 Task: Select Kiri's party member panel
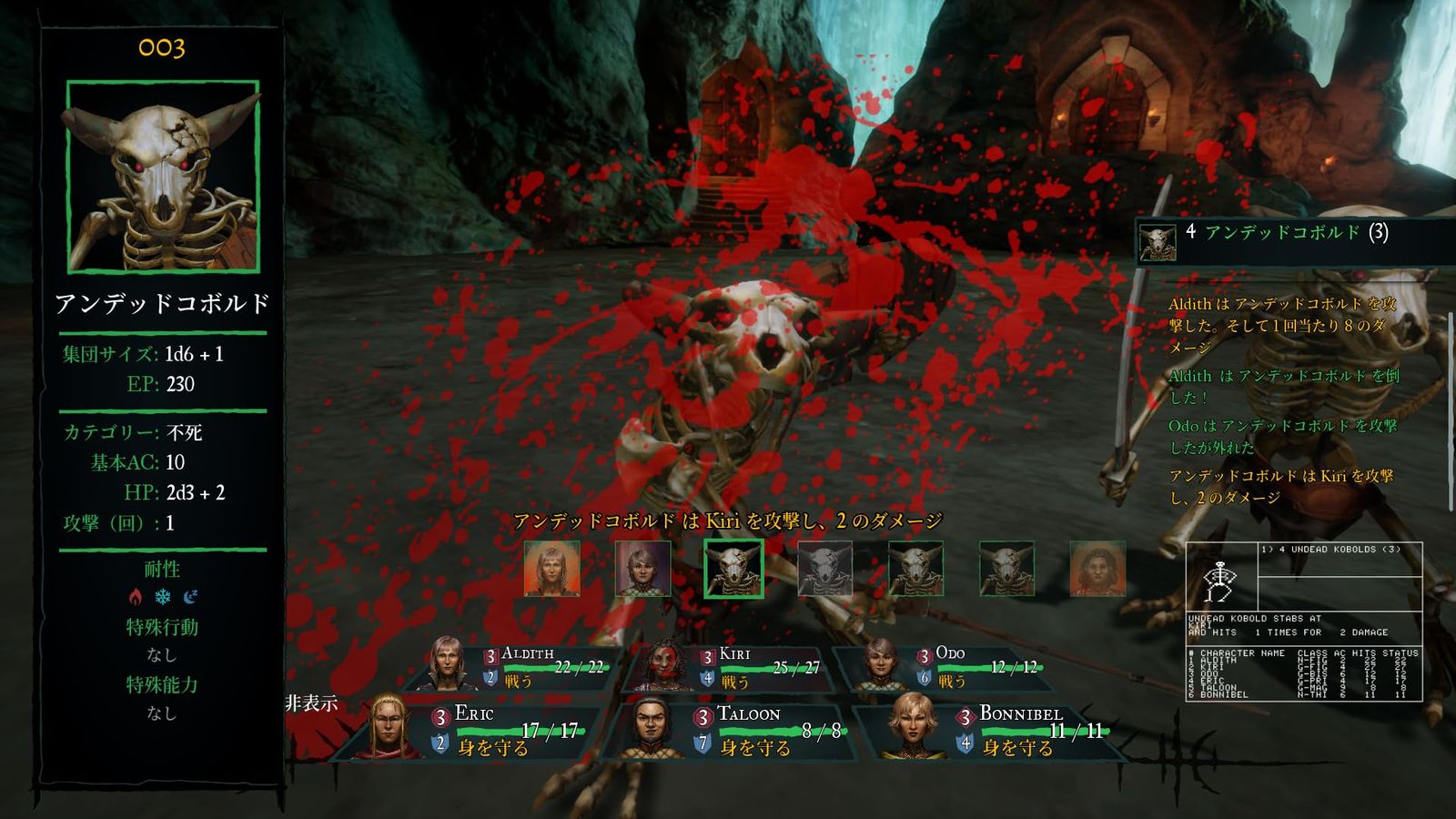click(735, 666)
